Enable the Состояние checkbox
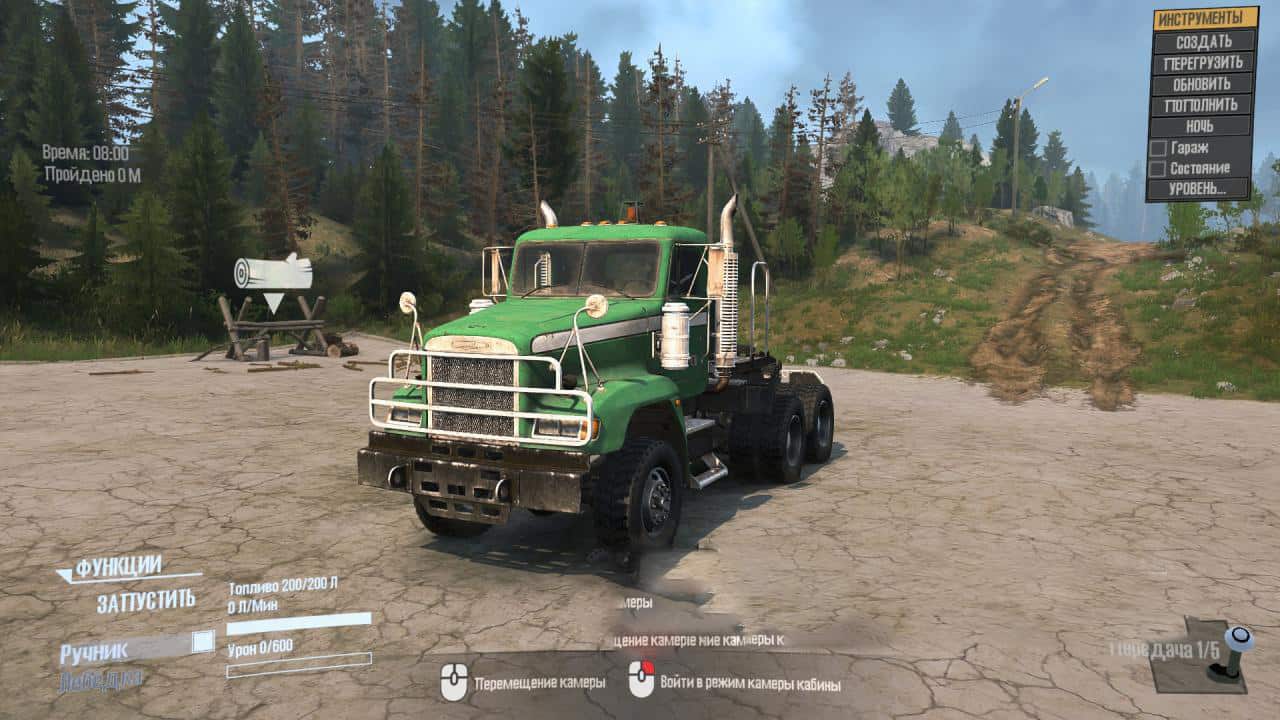 (x=1158, y=169)
